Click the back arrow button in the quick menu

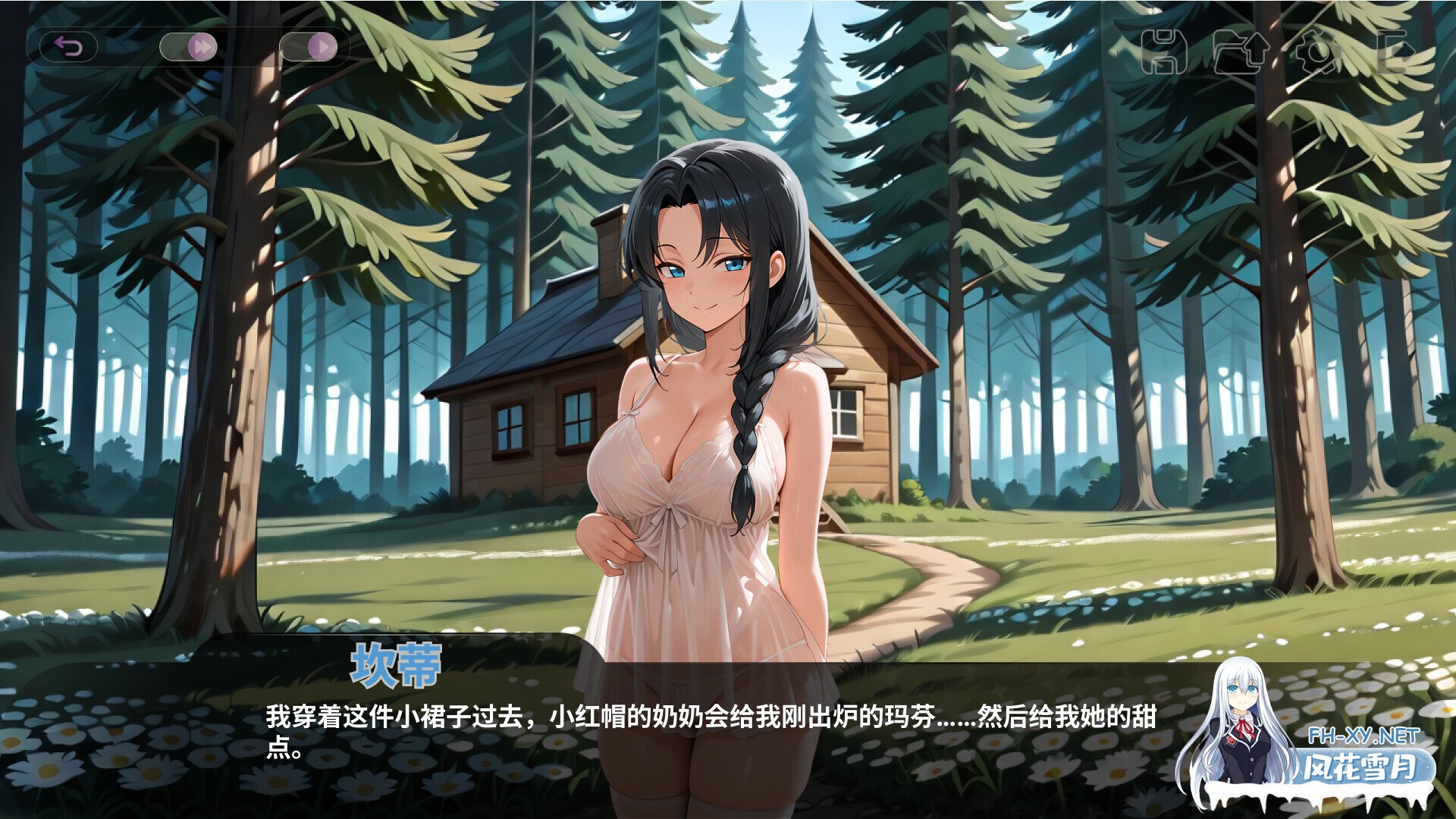click(x=70, y=45)
